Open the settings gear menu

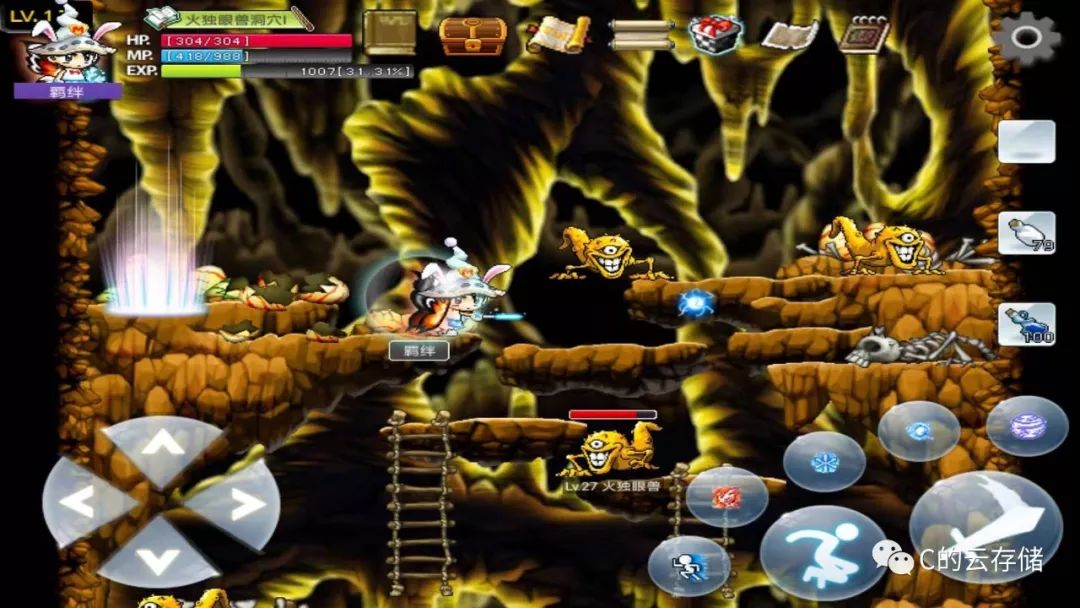1026,38
